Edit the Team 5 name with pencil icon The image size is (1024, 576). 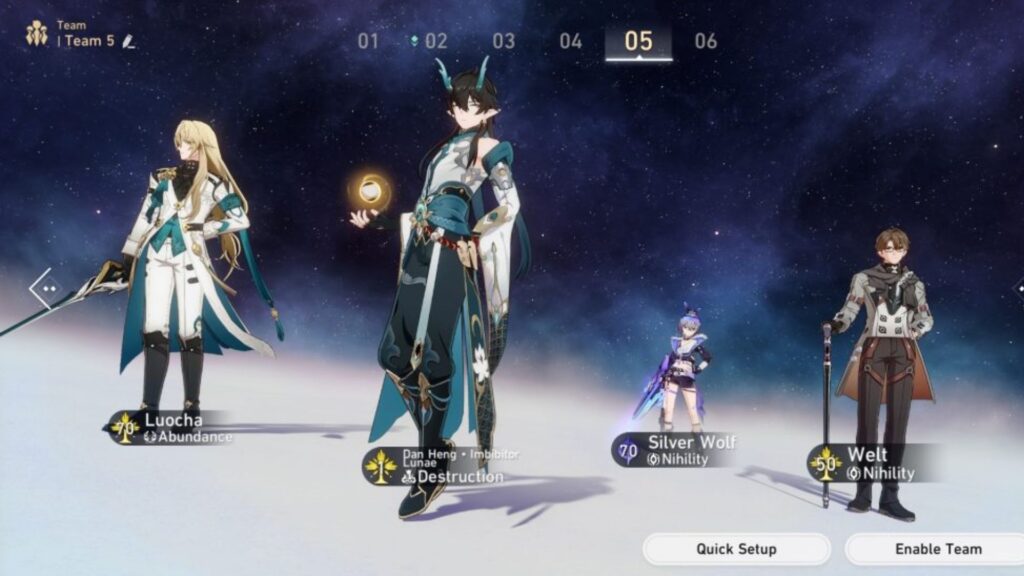(128, 41)
